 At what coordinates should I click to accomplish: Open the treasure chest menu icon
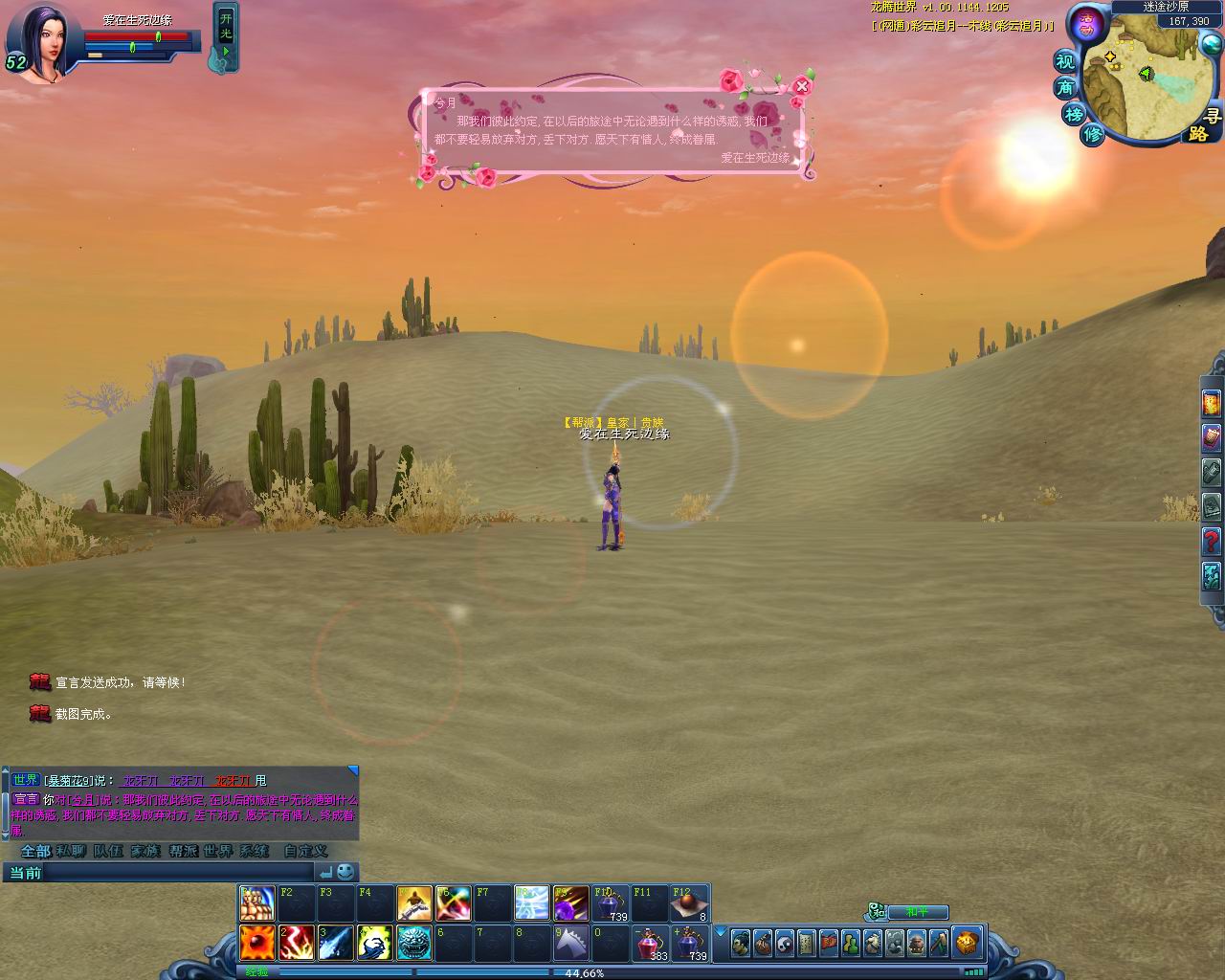click(967, 943)
